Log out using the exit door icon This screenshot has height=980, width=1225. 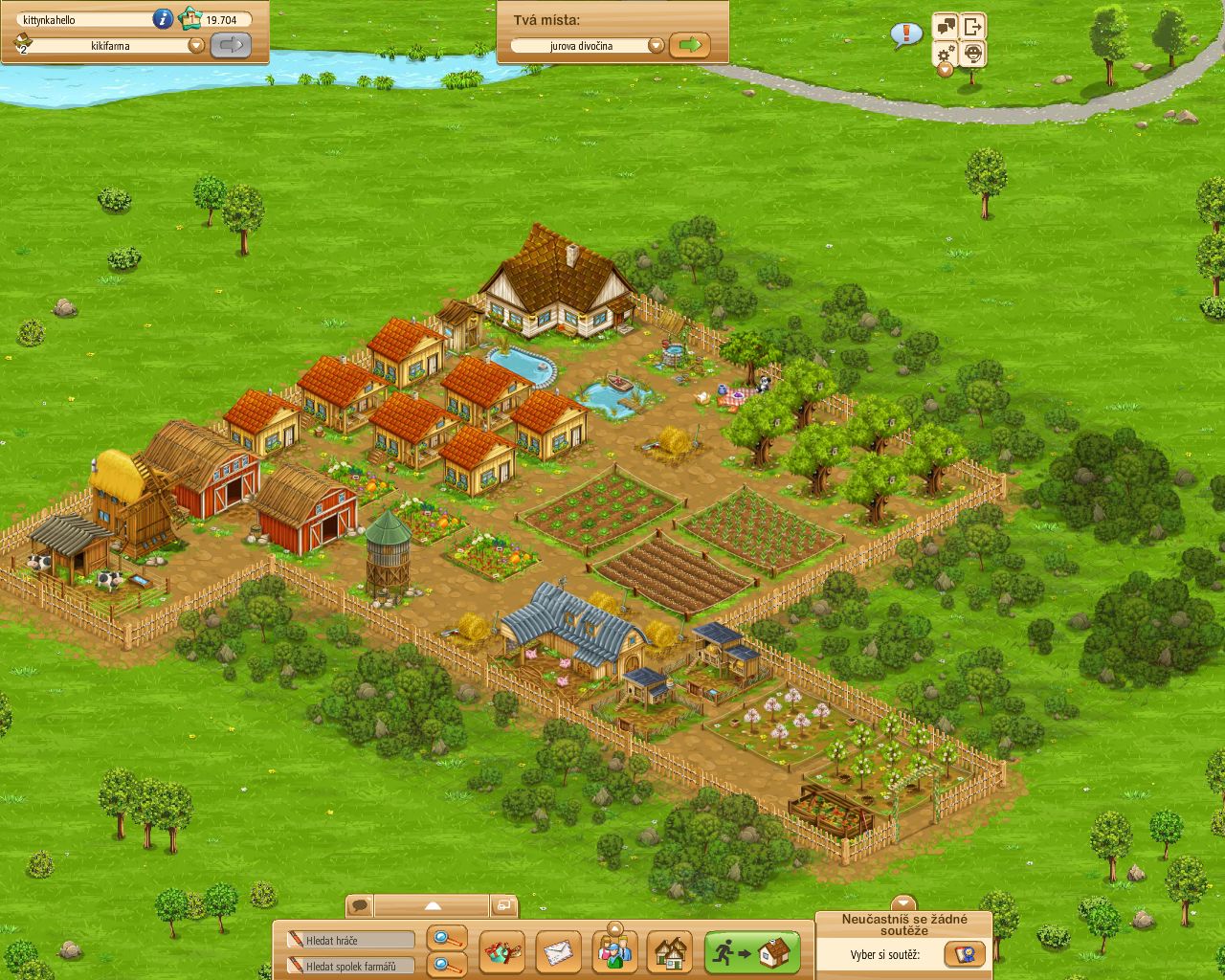click(974, 29)
